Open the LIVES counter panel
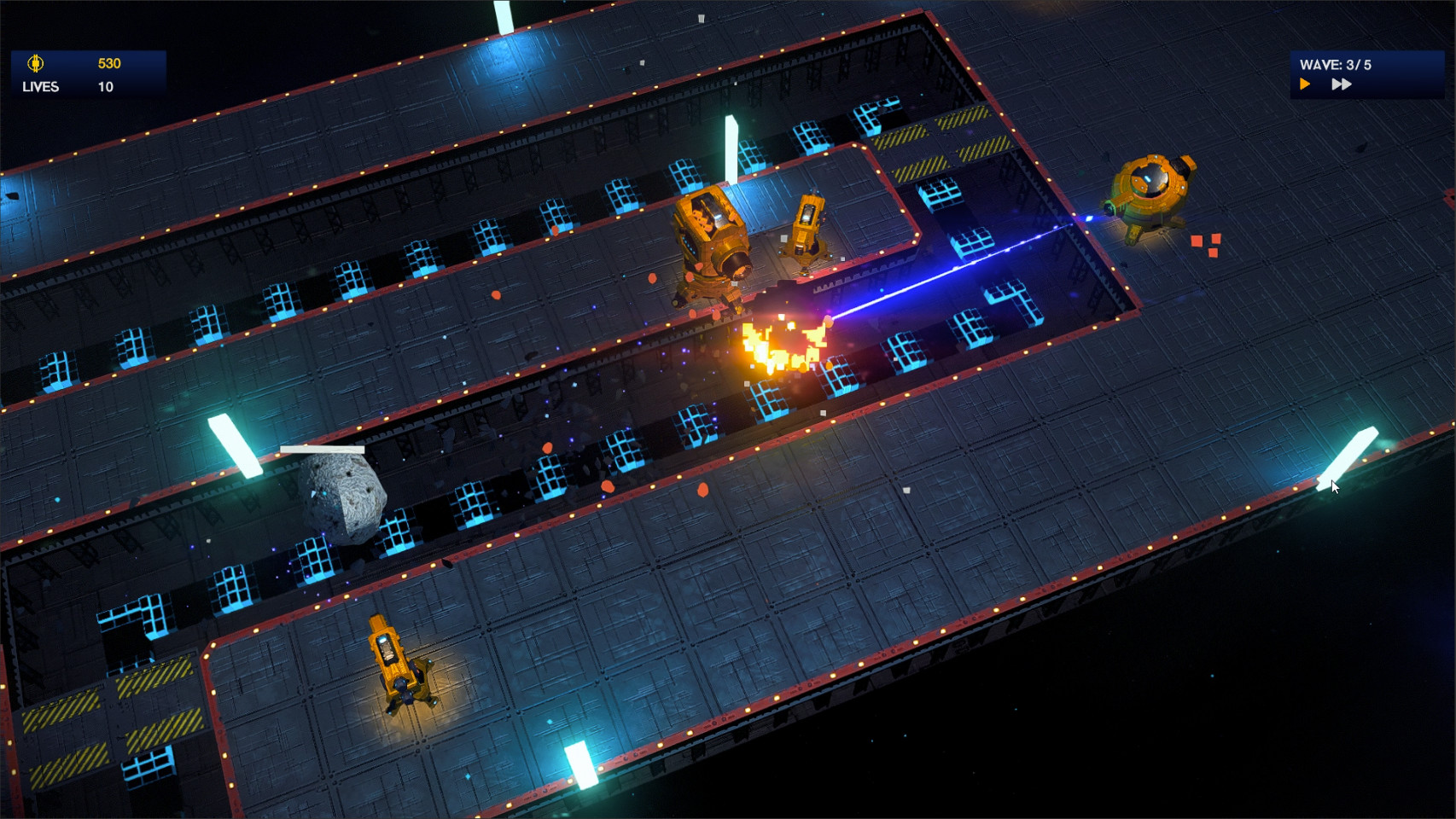Image resolution: width=1456 pixels, height=819 pixels. coord(40,86)
